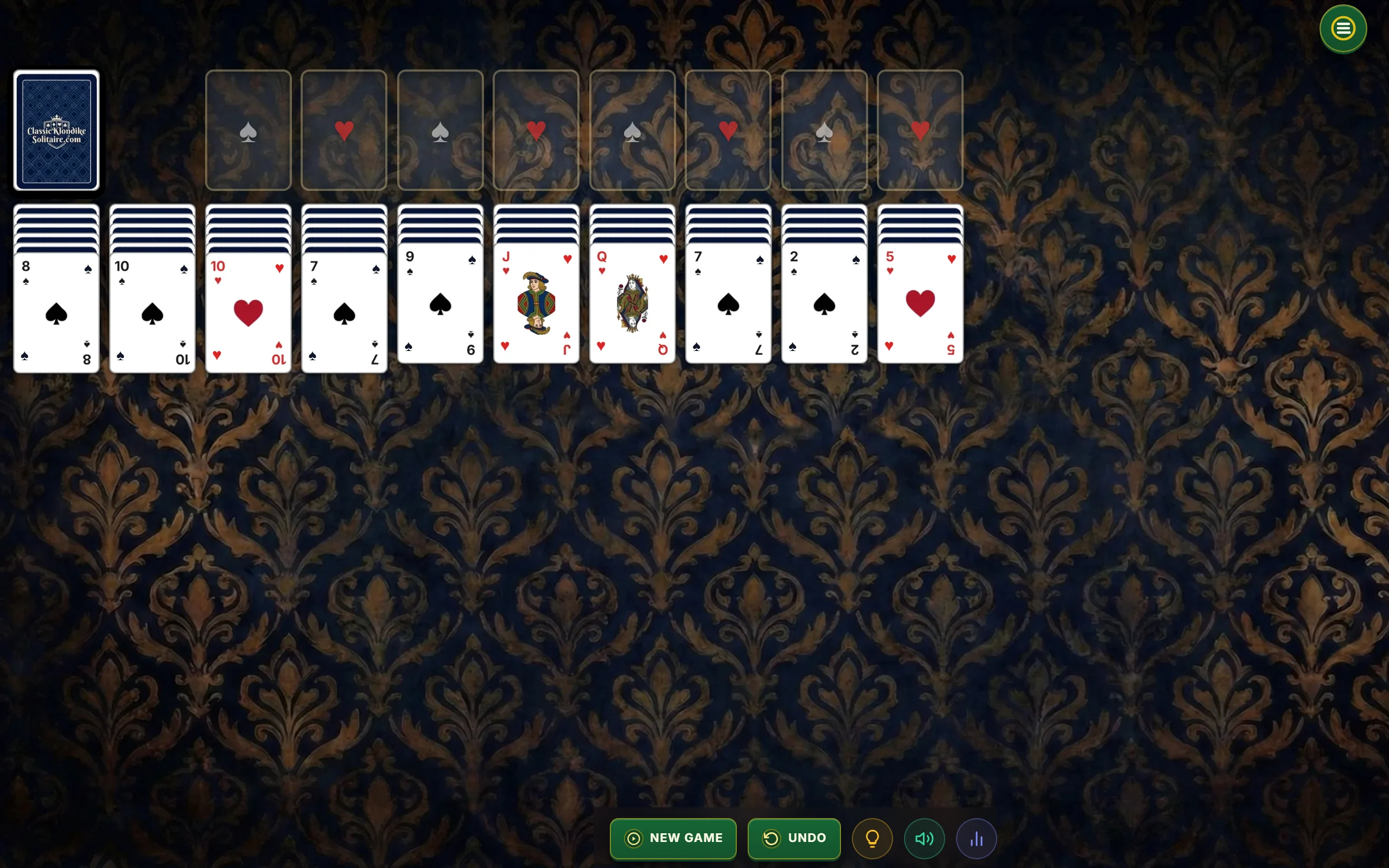Select the 9 of spades card

tap(440, 304)
